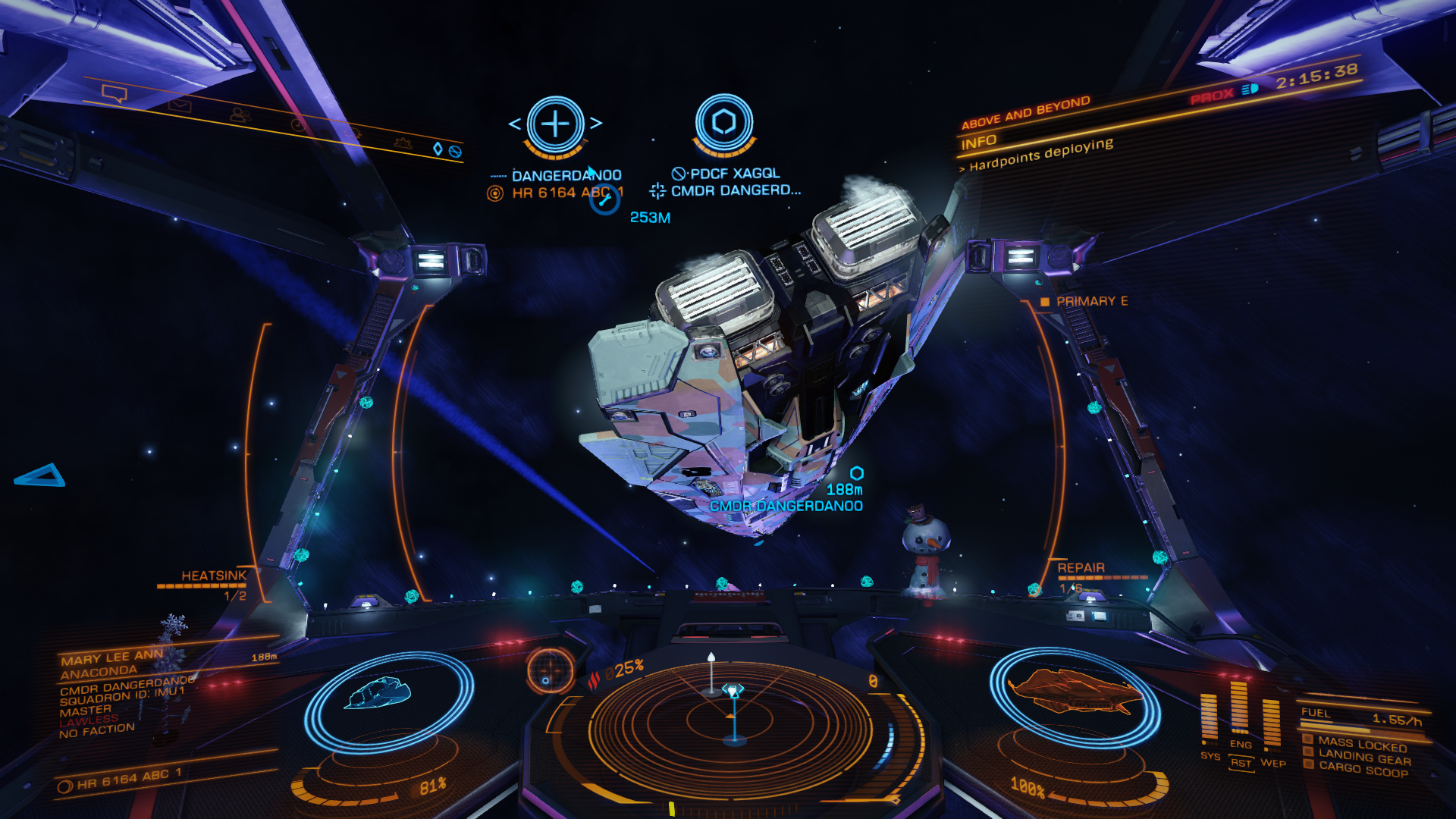Click the no-fire zone crossed gun icon
This screenshot has width=1456, height=819.
456,152
